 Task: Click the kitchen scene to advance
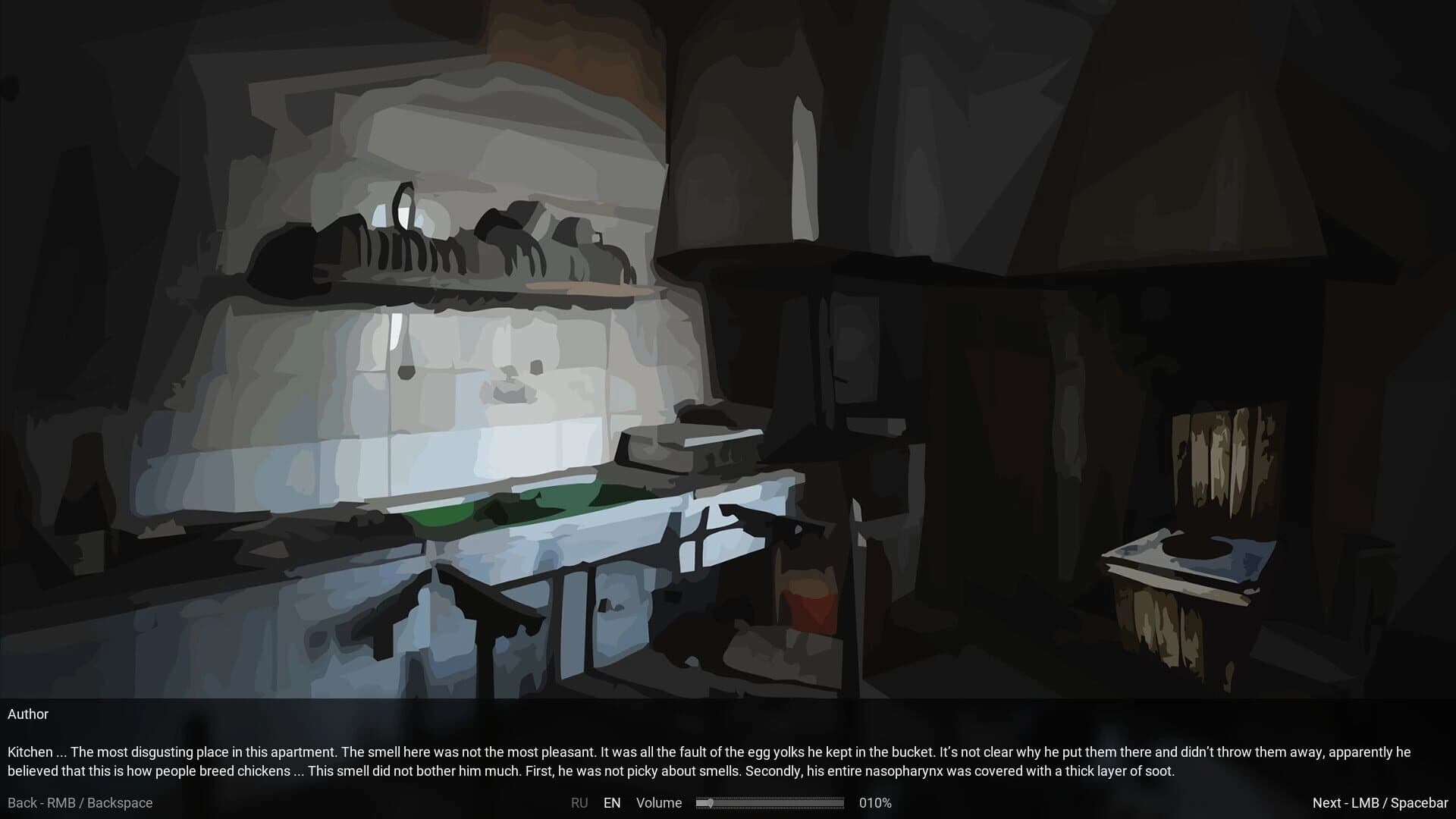pos(728,341)
